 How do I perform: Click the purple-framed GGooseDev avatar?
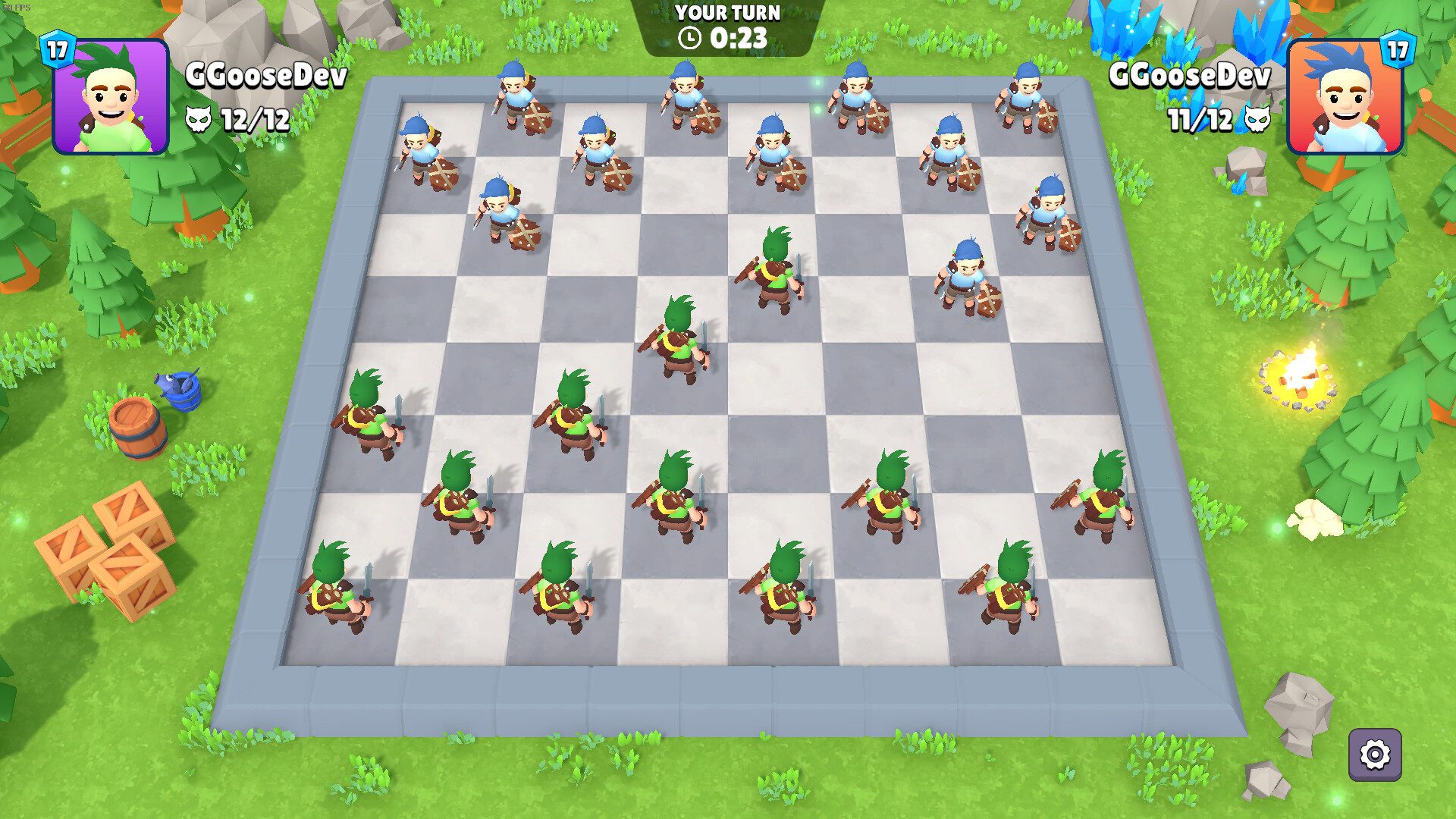111,99
